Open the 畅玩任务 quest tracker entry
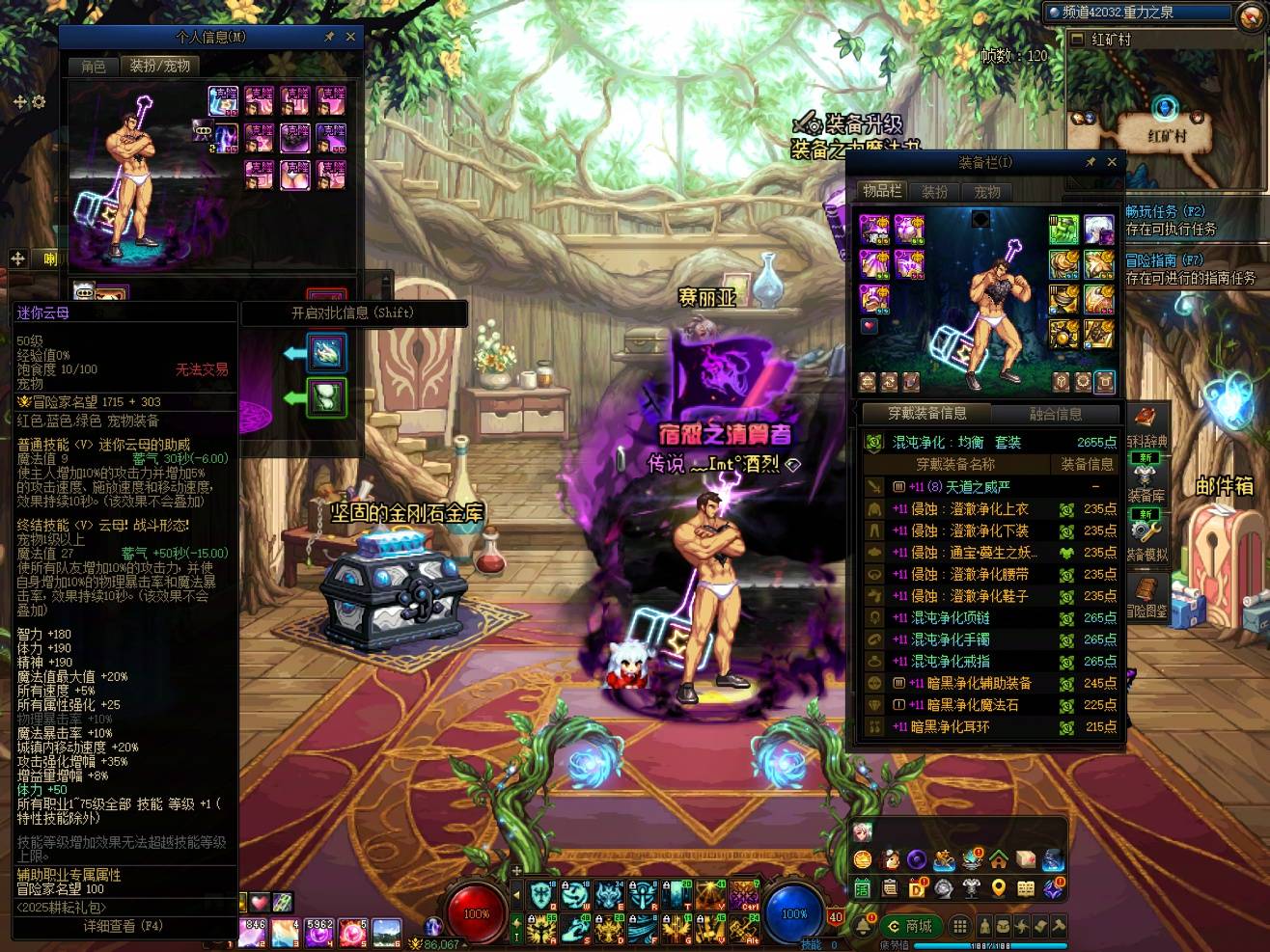Screen dimensions: 1270x952 [x=1164, y=211]
